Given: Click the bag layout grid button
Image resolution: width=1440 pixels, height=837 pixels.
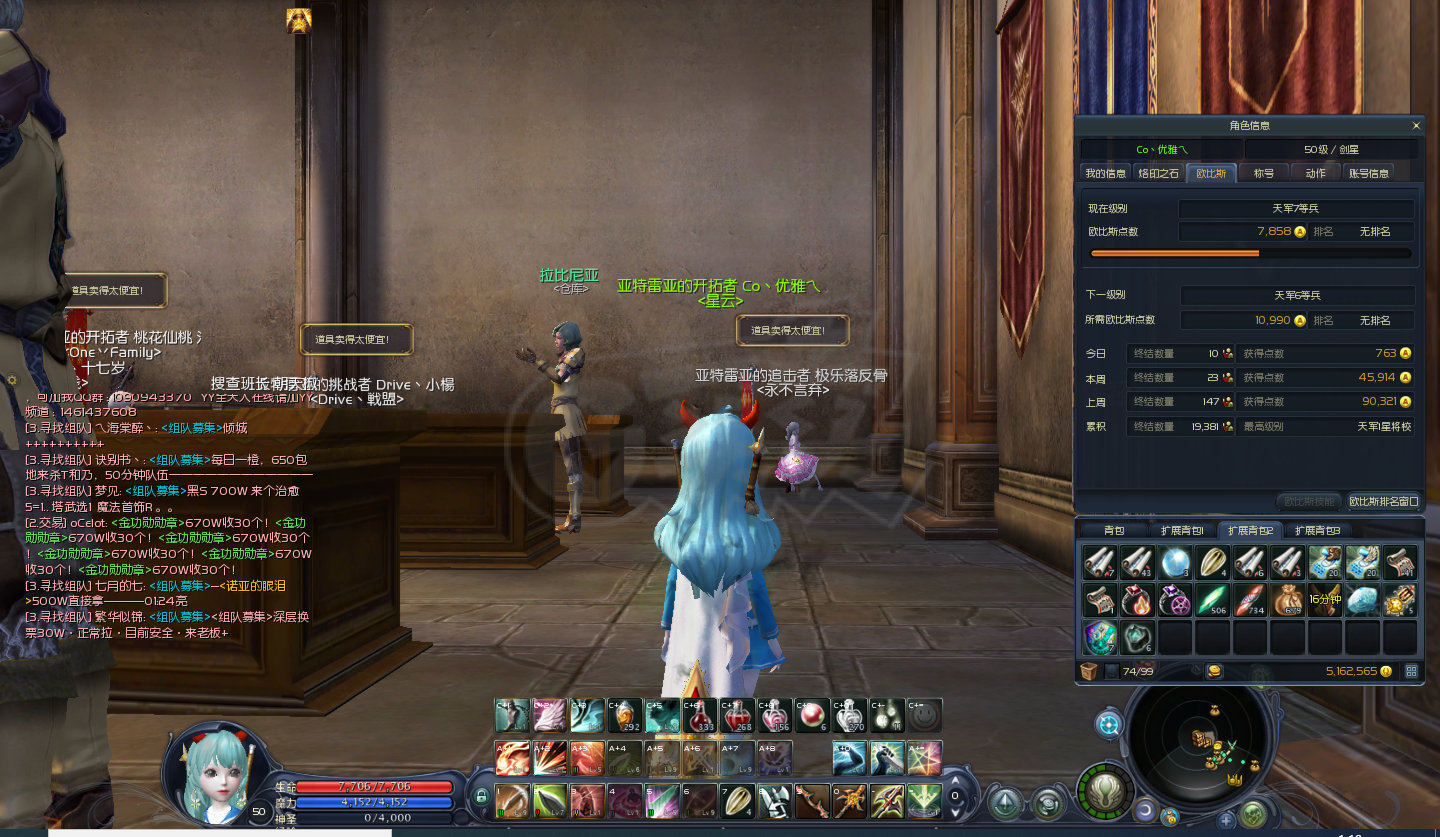Looking at the screenshot, I should 1411,671.
